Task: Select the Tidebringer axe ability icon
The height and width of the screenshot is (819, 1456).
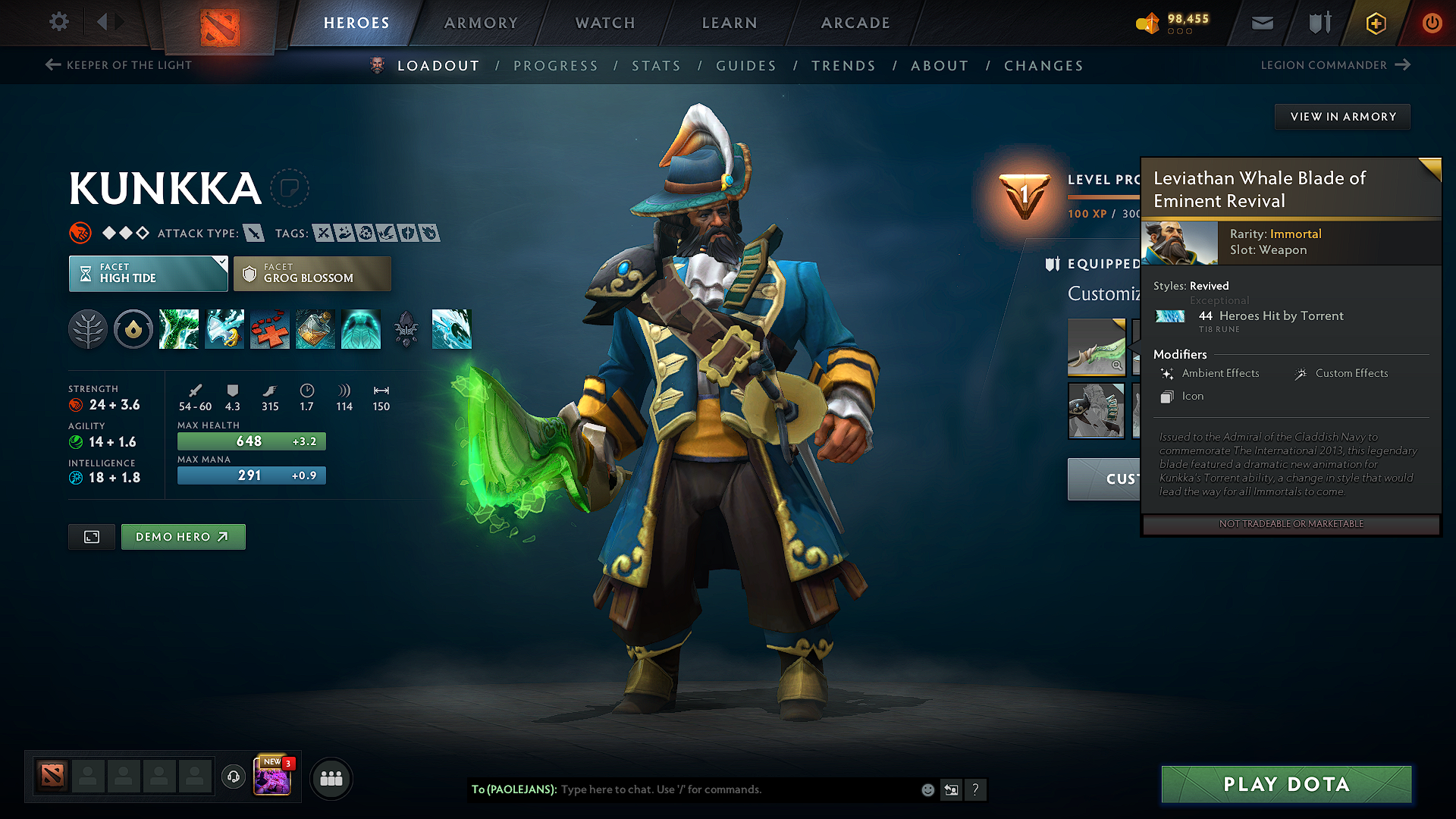Action: pos(224,329)
